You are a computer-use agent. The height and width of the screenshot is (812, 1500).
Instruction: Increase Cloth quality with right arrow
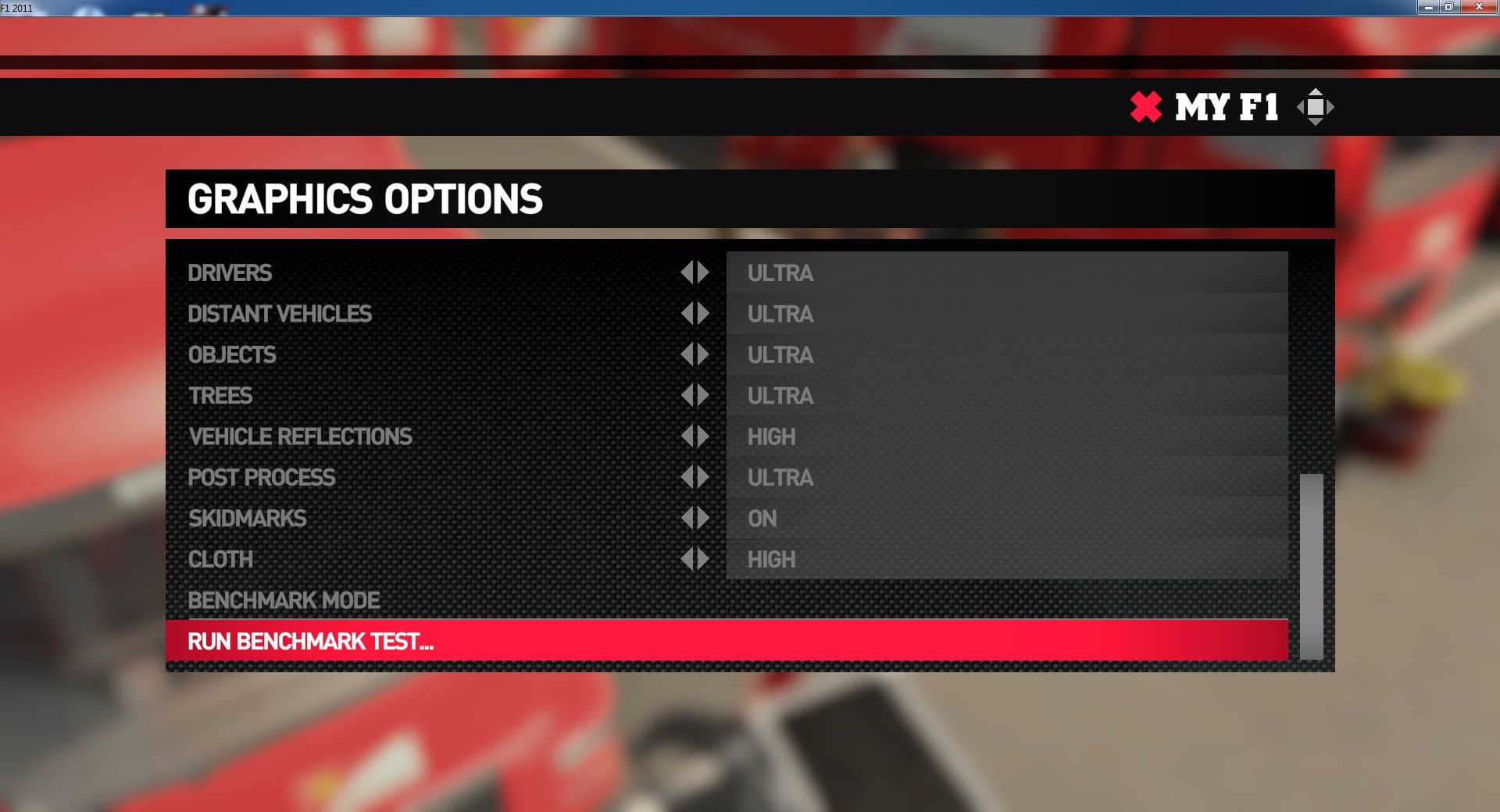(x=703, y=559)
